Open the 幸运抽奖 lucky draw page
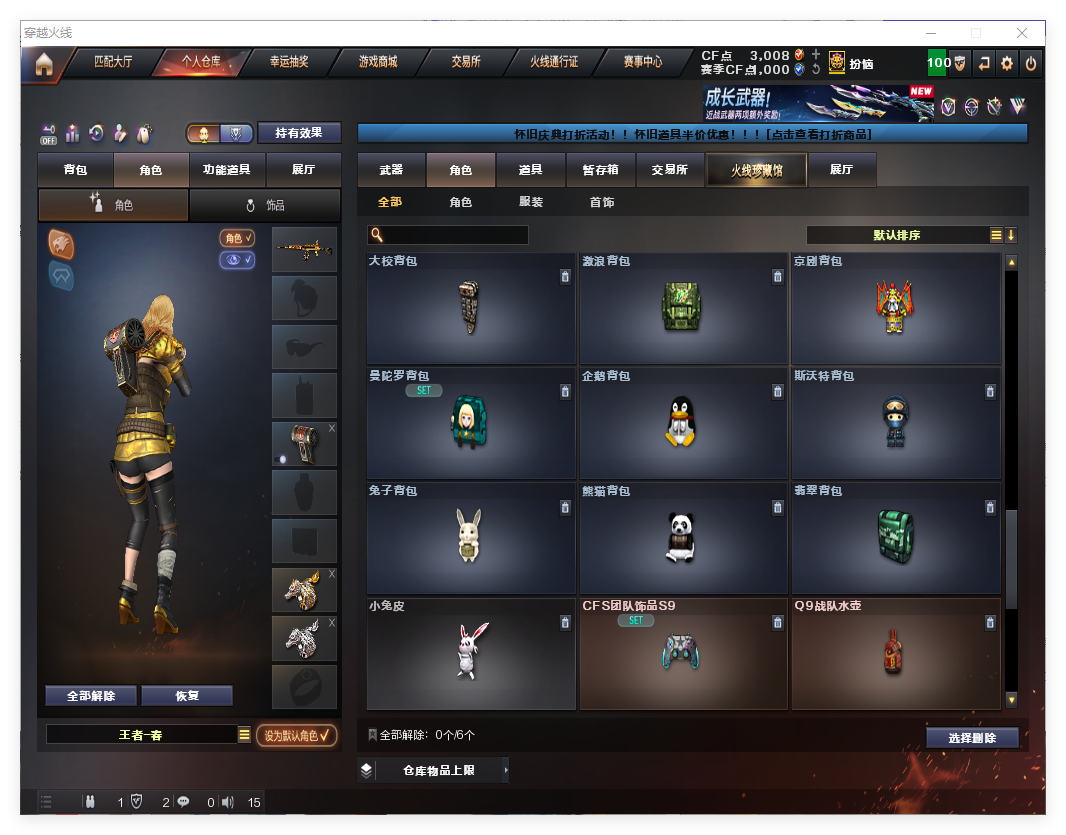 pos(289,62)
